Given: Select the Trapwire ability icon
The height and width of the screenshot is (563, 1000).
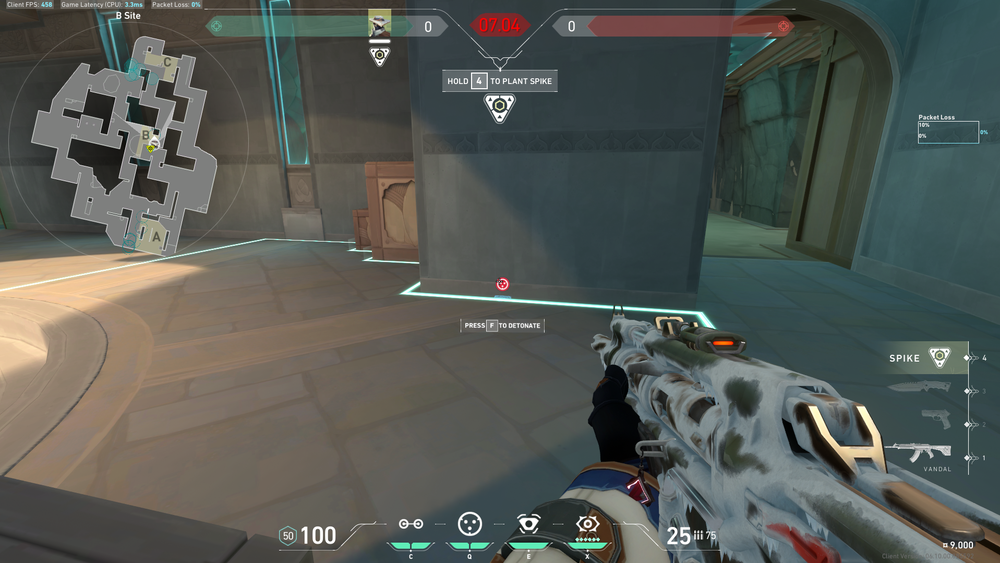Looking at the screenshot, I should pos(410,524).
